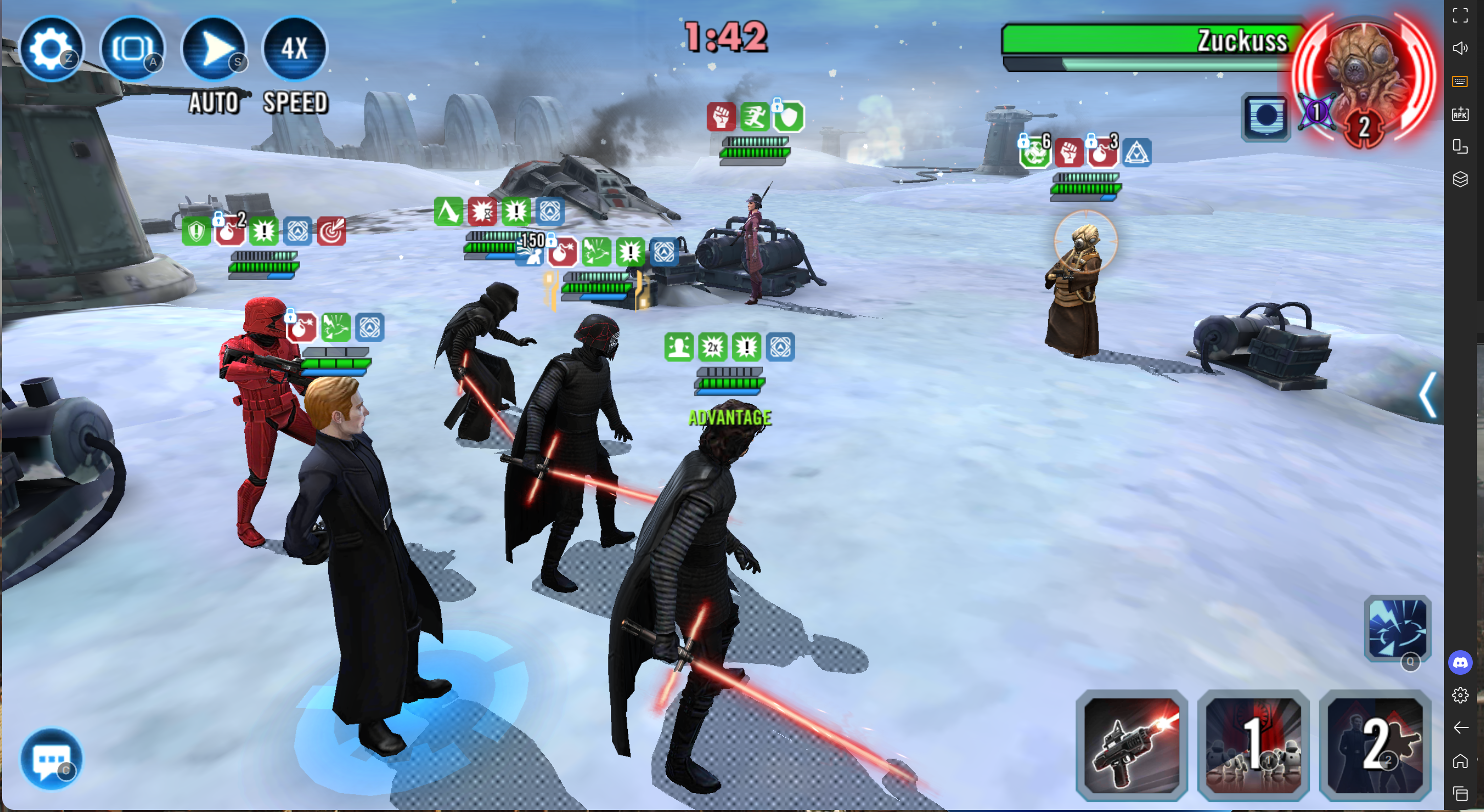This screenshot has height=812, width=1484.
Task: Tap the square dark-circle icon beside Zuckuss
Action: (x=1266, y=117)
